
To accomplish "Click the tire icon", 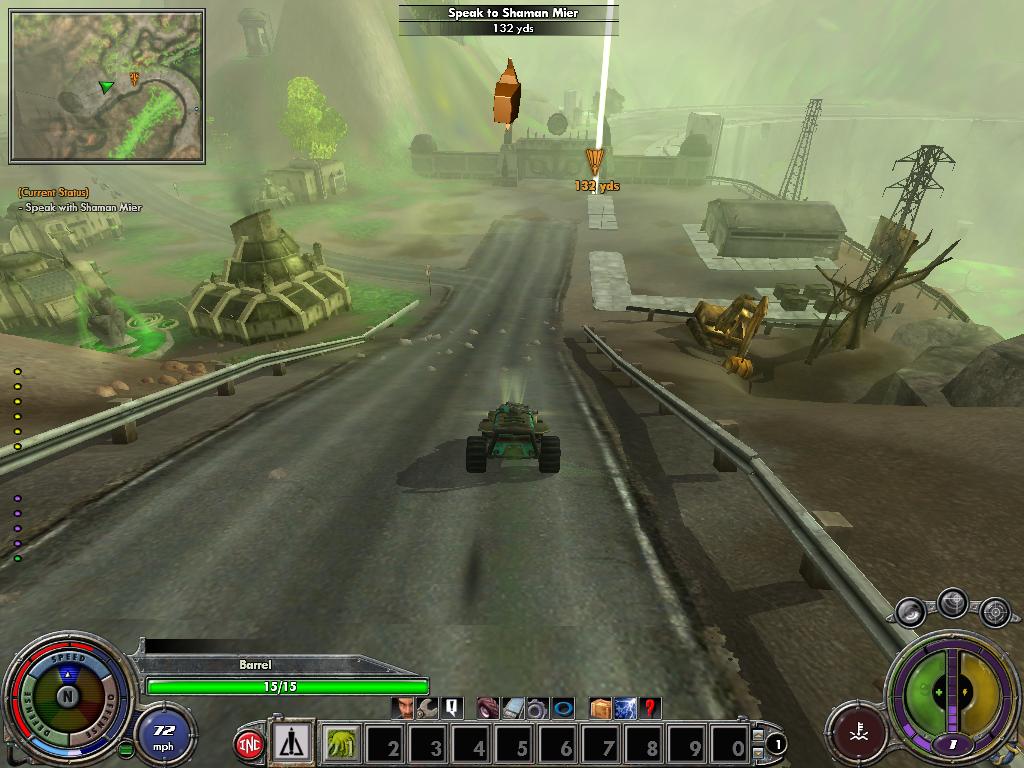I will point(487,708).
